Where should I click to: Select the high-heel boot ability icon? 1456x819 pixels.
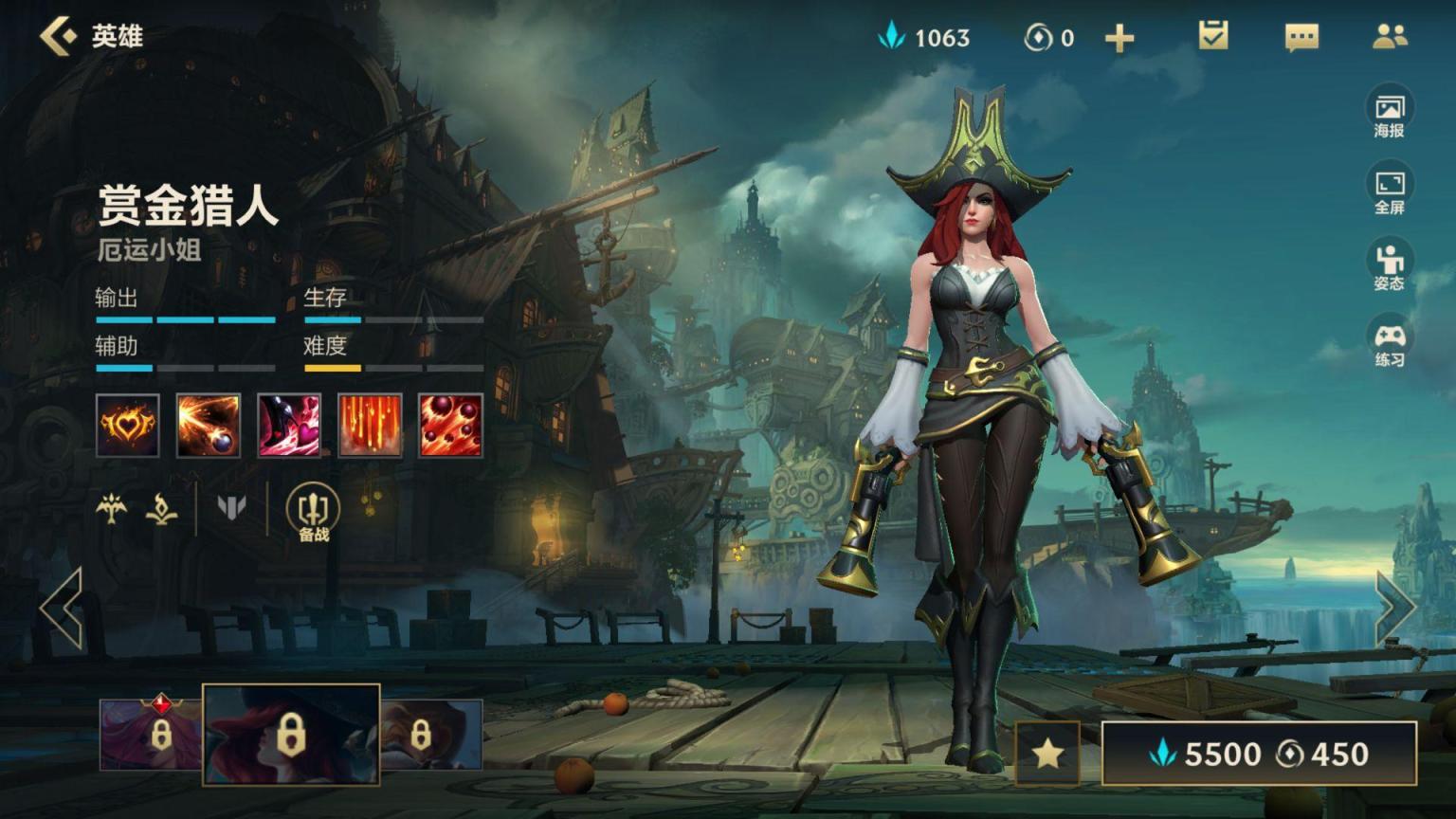coord(289,426)
